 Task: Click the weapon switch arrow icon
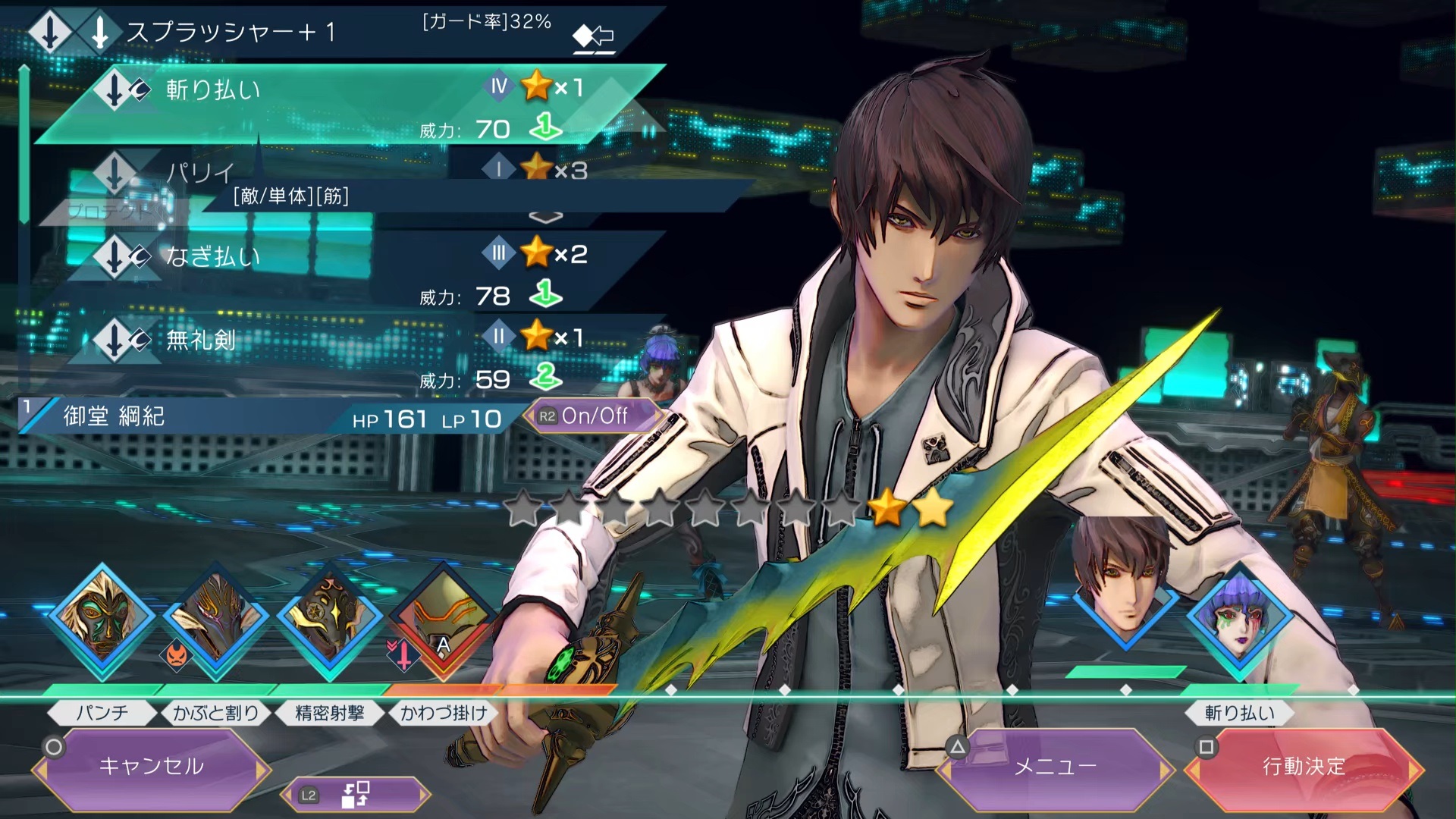pos(594,36)
